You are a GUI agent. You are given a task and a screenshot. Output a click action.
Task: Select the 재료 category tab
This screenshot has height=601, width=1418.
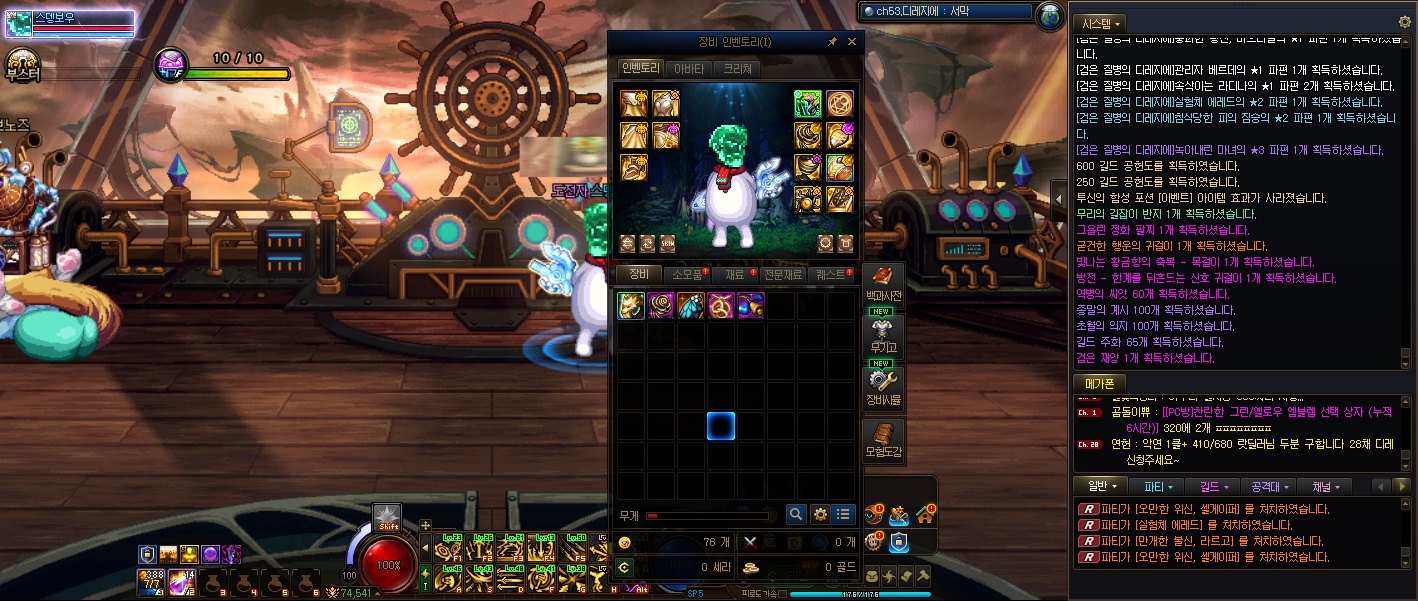[735, 274]
